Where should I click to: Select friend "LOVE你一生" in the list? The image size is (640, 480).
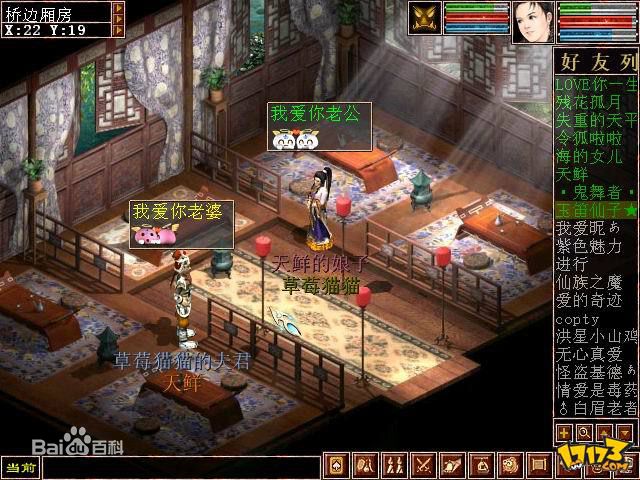point(595,84)
